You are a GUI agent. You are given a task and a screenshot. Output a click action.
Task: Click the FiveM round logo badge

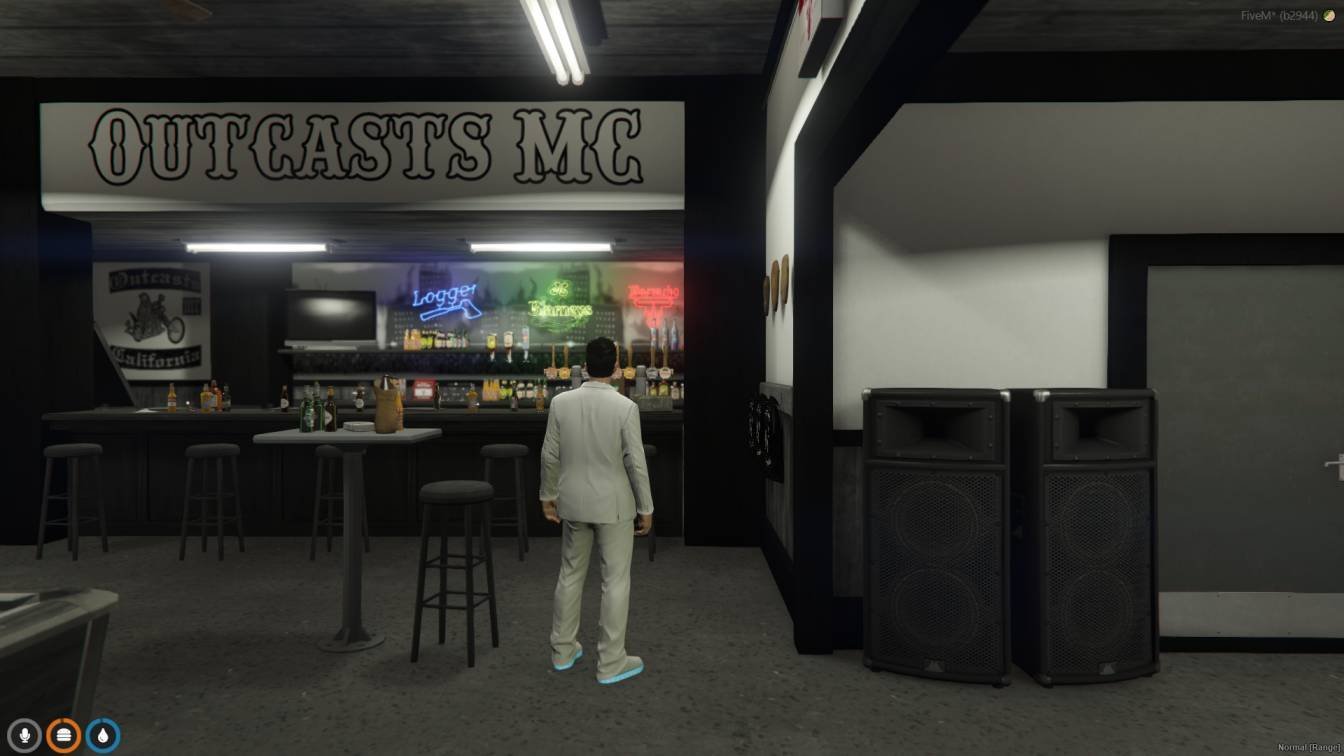(1329, 16)
